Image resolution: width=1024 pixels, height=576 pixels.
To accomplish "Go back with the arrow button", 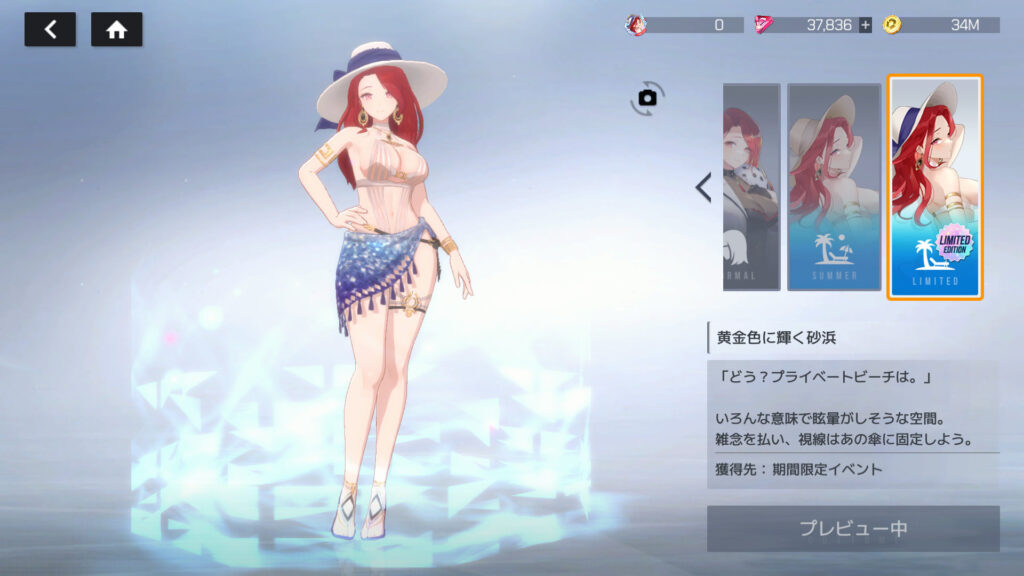I will coord(50,30).
